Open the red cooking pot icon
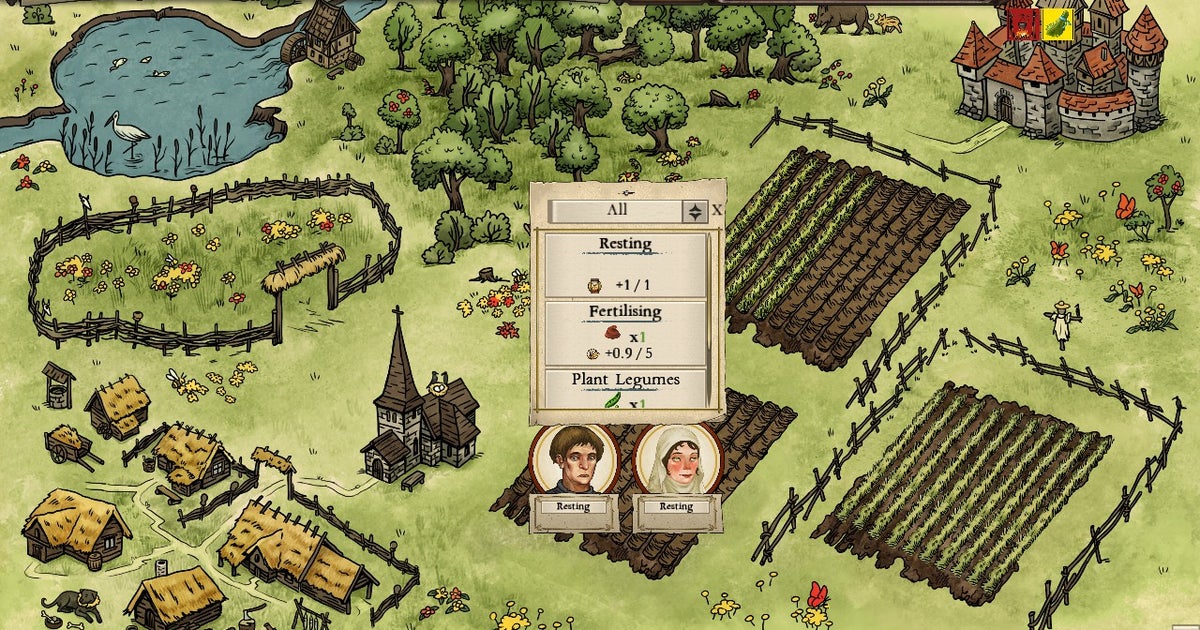 pyautogui.click(x=1024, y=24)
